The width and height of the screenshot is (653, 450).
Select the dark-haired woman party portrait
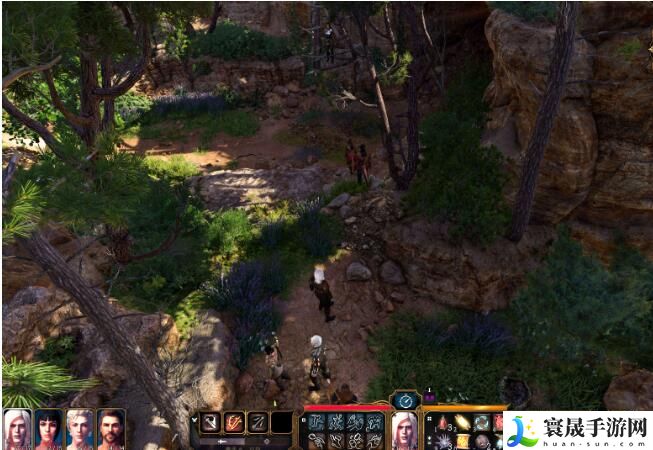point(48,428)
